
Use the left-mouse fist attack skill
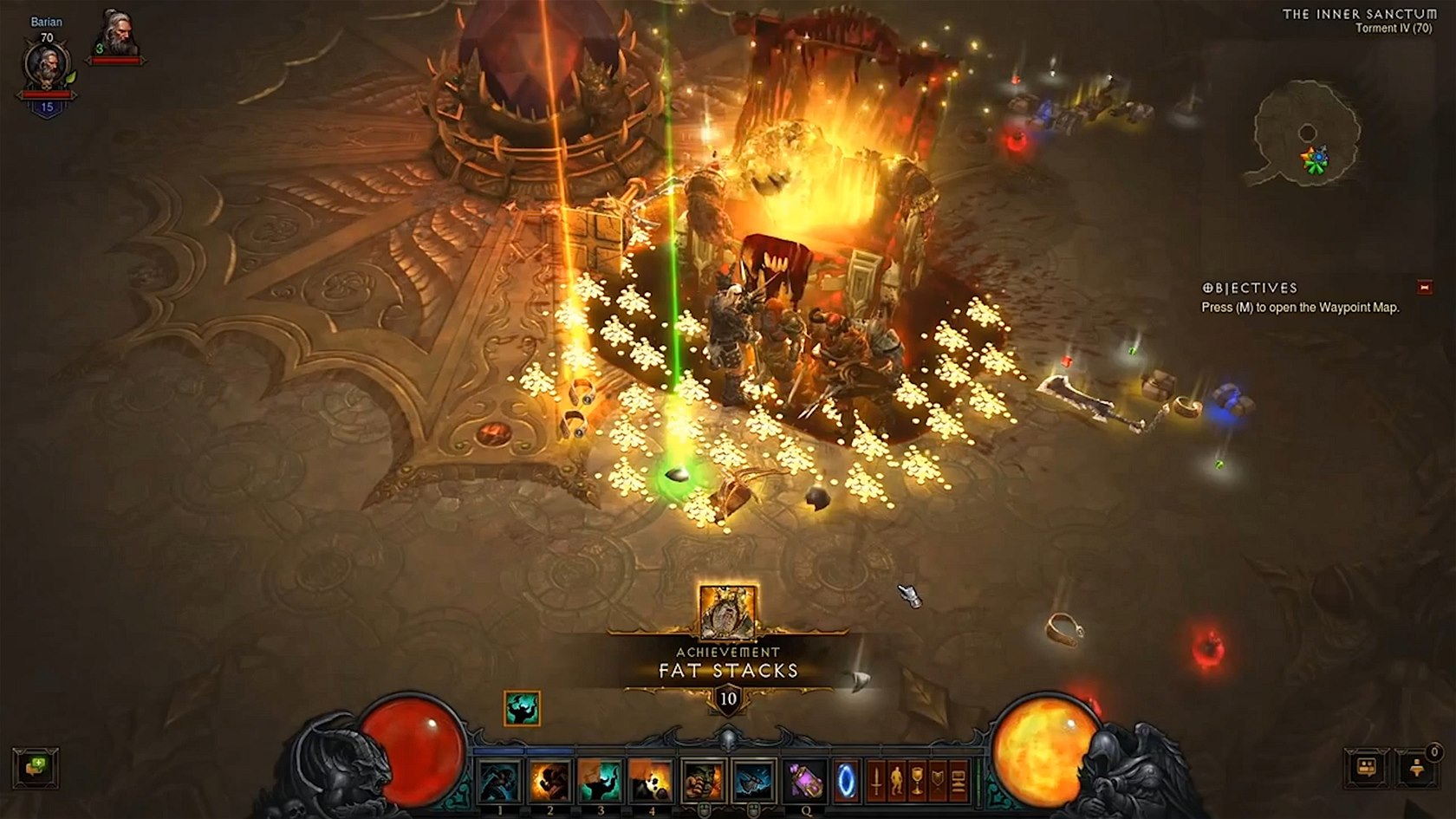703,781
